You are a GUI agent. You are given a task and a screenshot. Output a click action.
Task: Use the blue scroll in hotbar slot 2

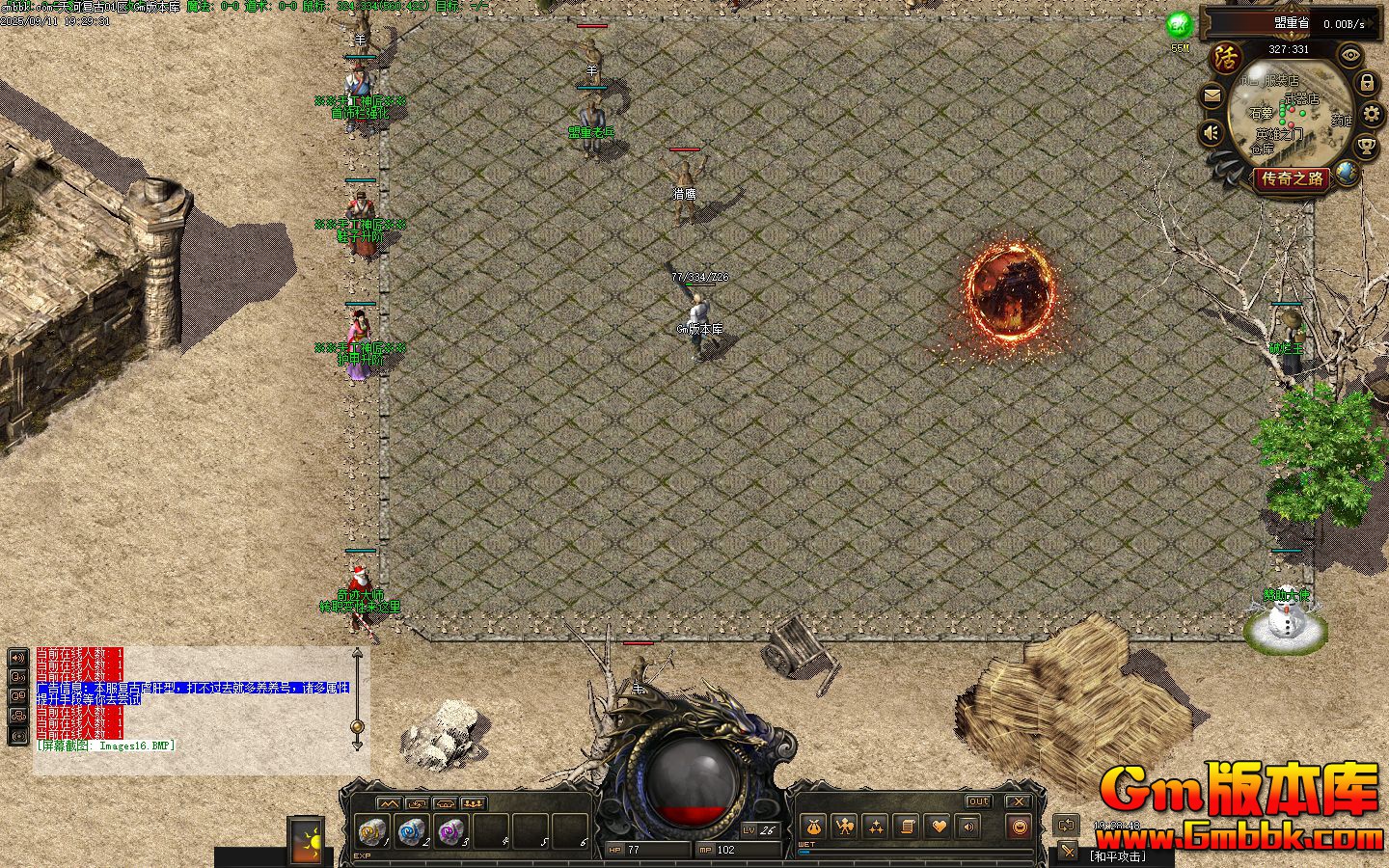point(411,830)
